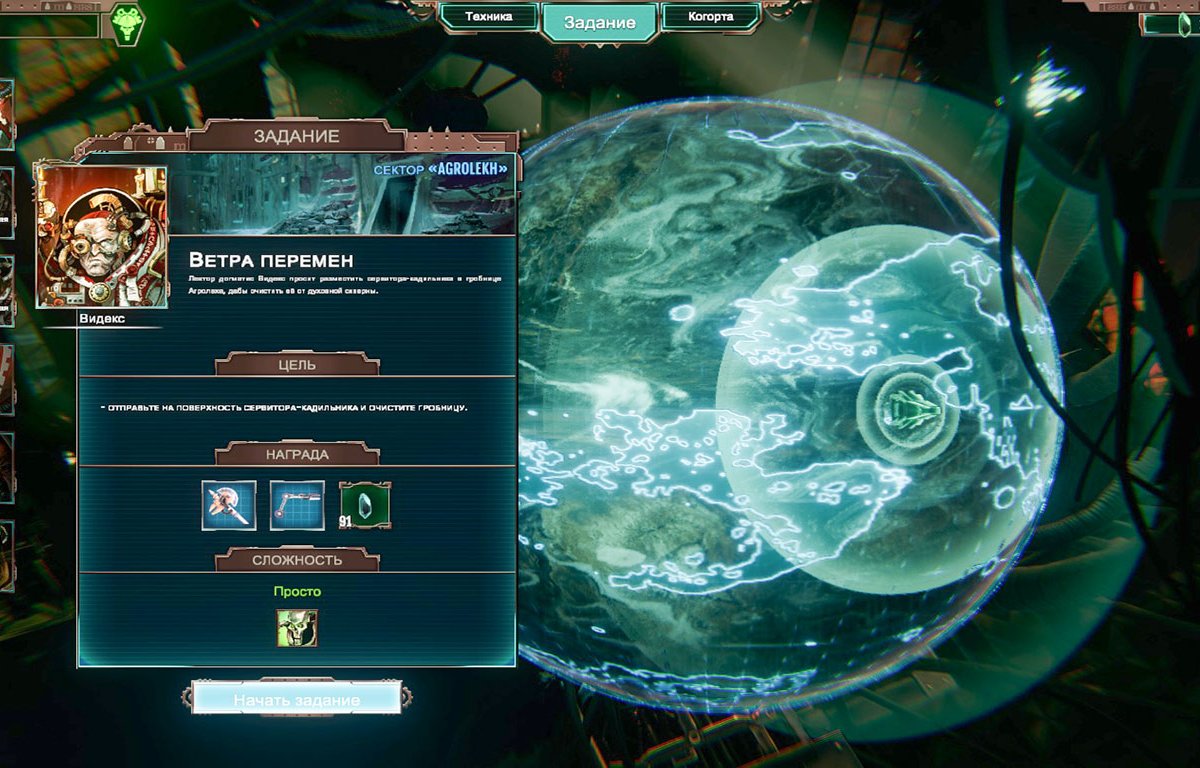This screenshot has width=1200, height=768.
Task: Open the Когорта tab
Action: 711,17
